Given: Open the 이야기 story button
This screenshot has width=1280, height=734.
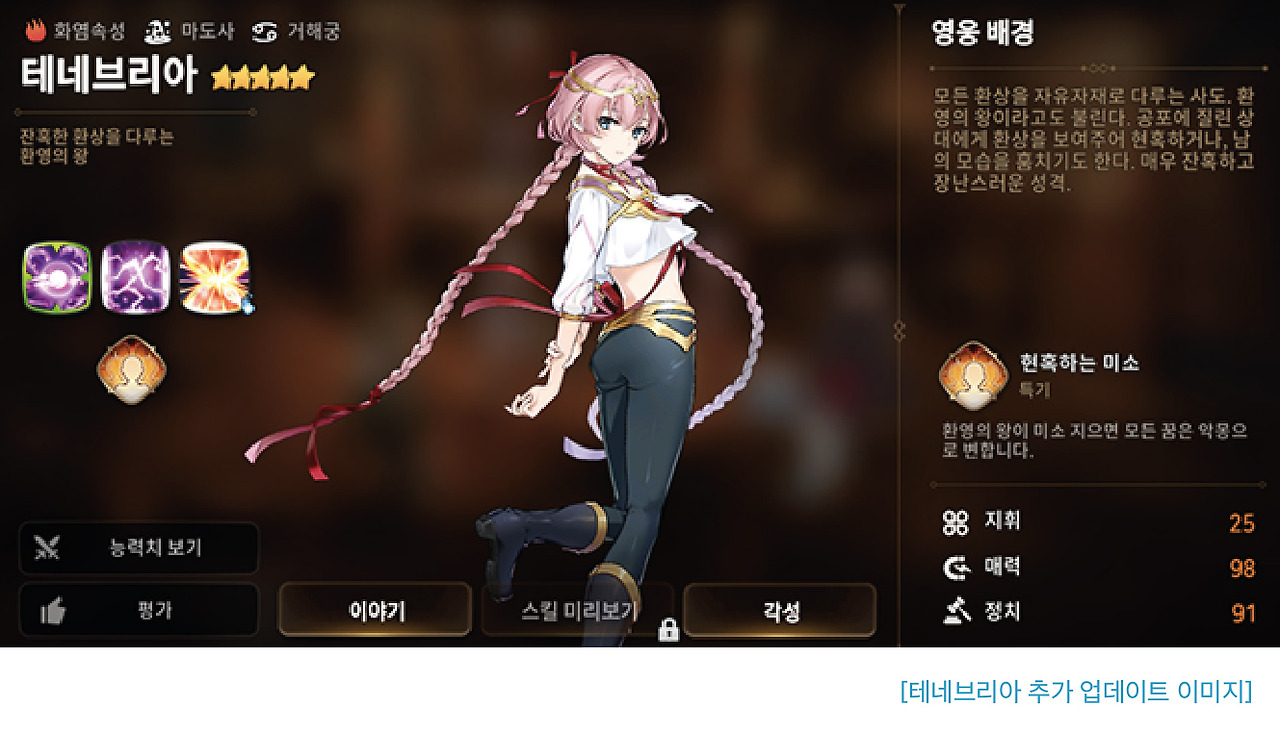Looking at the screenshot, I should pos(374,609).
